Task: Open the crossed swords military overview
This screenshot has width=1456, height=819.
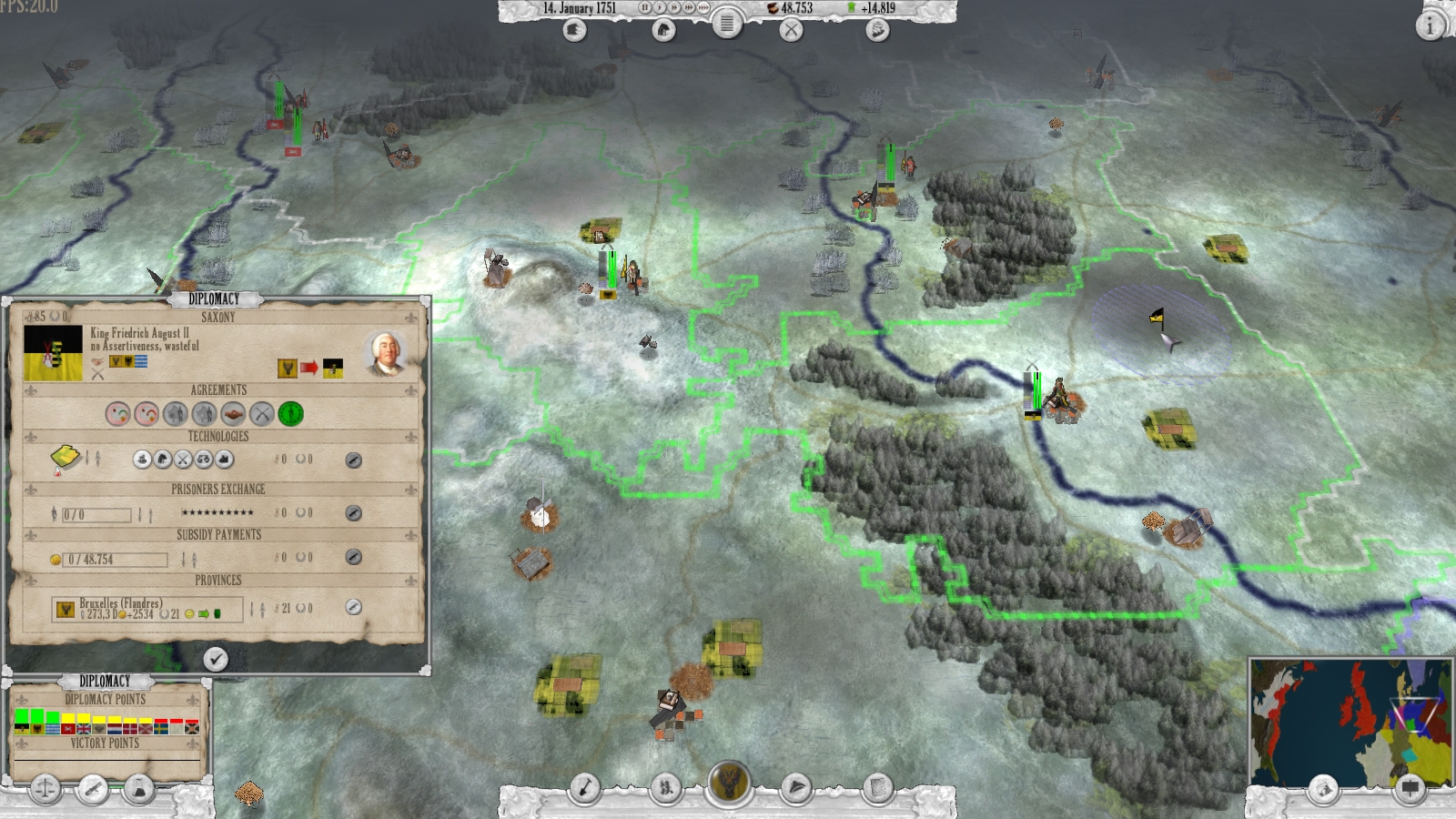Action: point(792,30)
